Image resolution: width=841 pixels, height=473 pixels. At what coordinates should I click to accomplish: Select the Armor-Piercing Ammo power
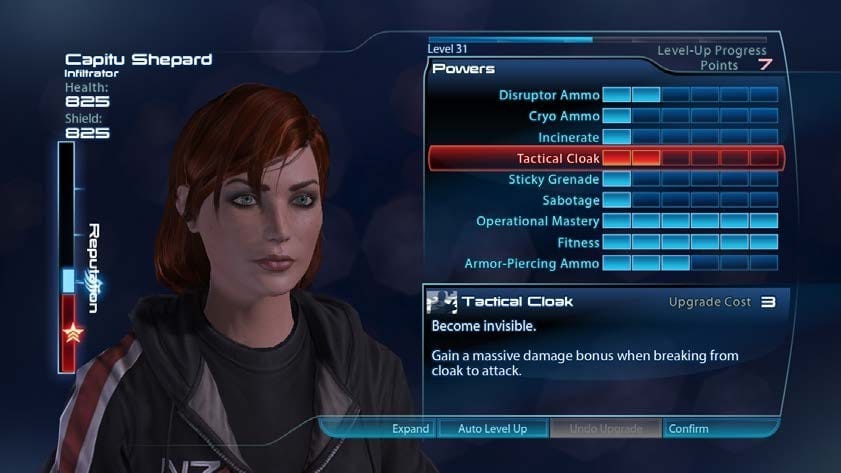(532, 263)
